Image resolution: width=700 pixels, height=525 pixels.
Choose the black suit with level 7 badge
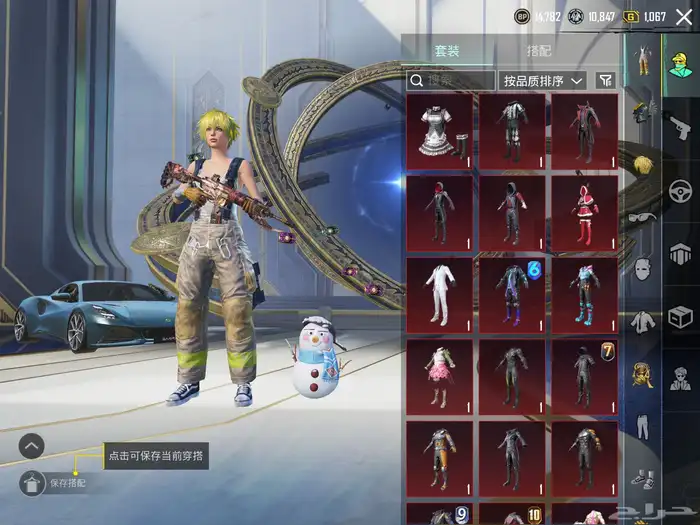click(x=584, y=376)
